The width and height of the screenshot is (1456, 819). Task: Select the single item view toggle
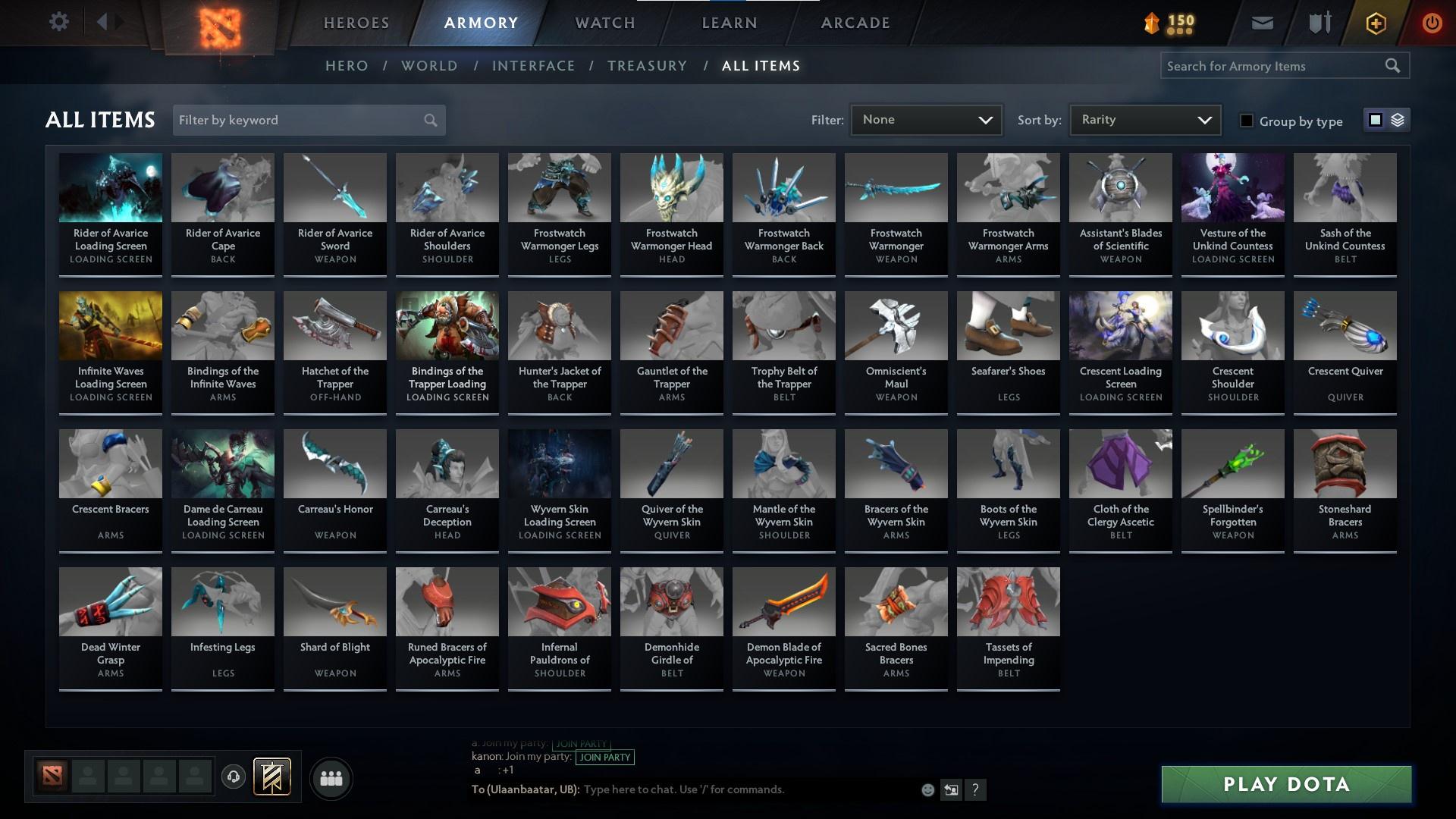click(1375, 120)
